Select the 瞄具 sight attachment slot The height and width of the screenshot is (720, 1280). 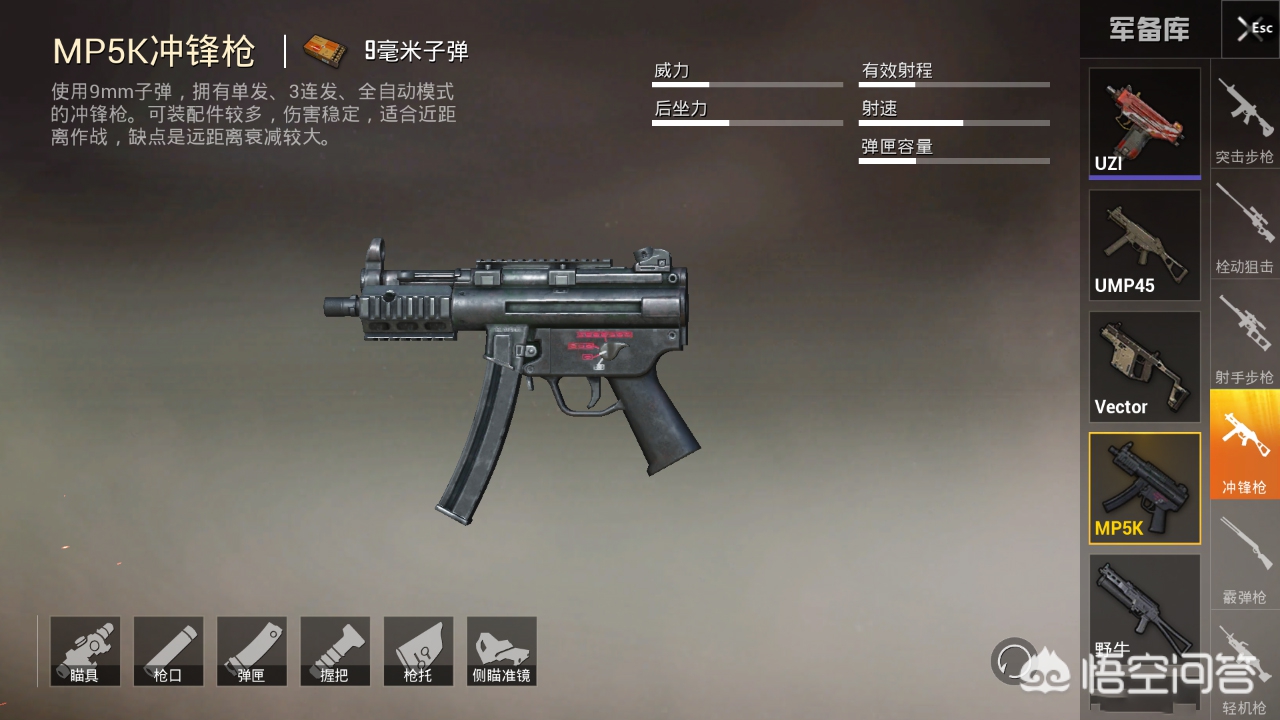[85, 651]
